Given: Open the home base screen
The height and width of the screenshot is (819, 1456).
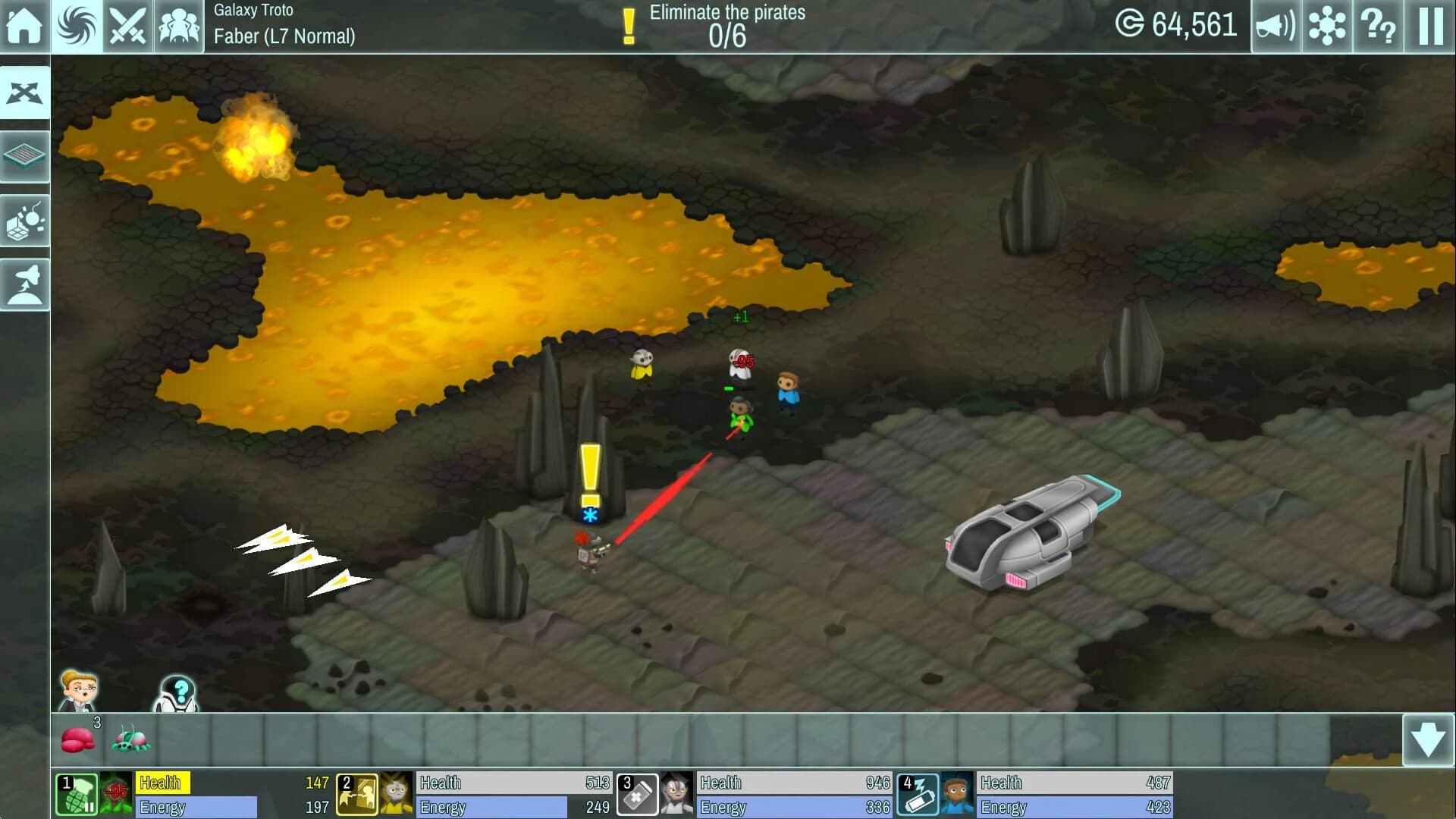Looking at the screenshot, I should point(25,25).
